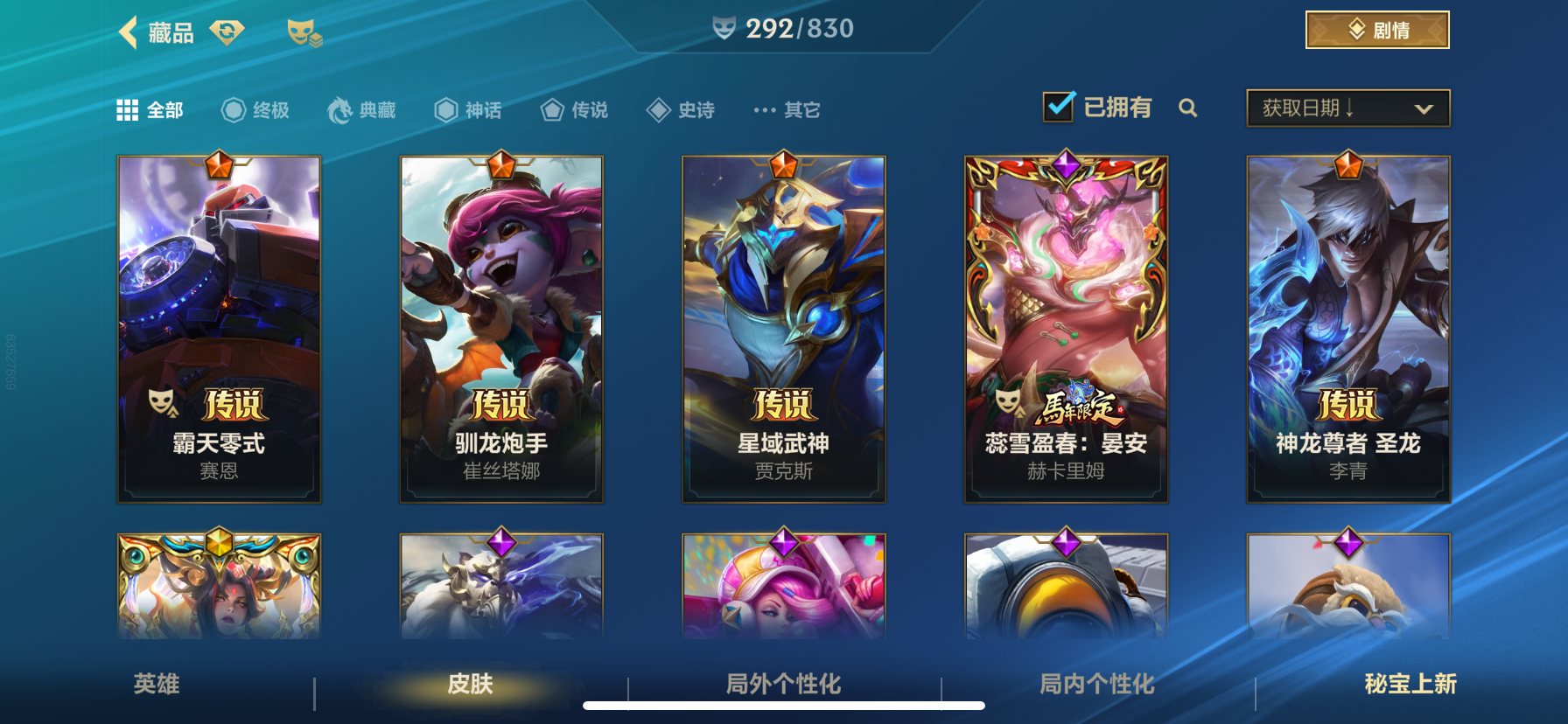Switch to the 局外个性化 tab
1568x724 pixels.
tap(782, 685)
